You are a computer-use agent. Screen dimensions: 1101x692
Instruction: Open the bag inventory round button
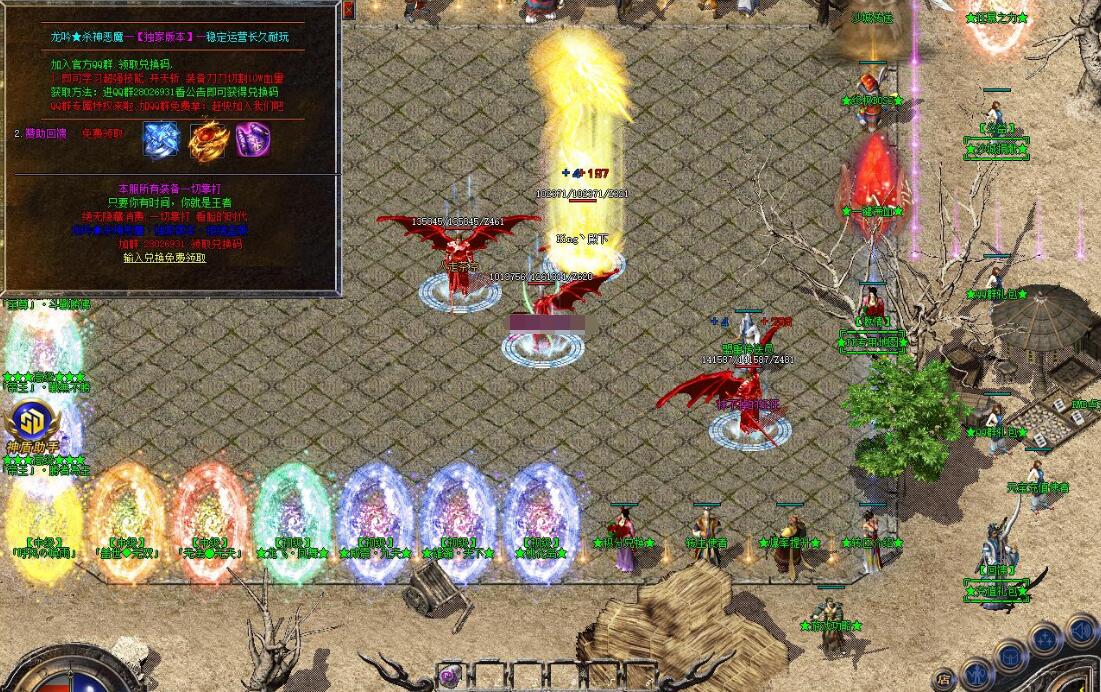(x=1011, y=656)
